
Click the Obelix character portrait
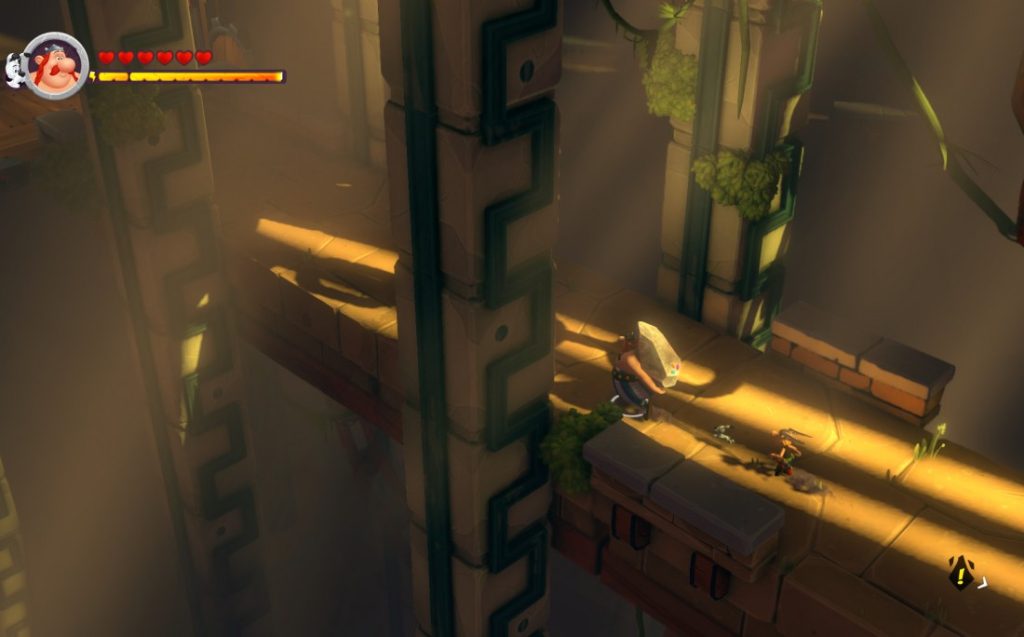56,66
